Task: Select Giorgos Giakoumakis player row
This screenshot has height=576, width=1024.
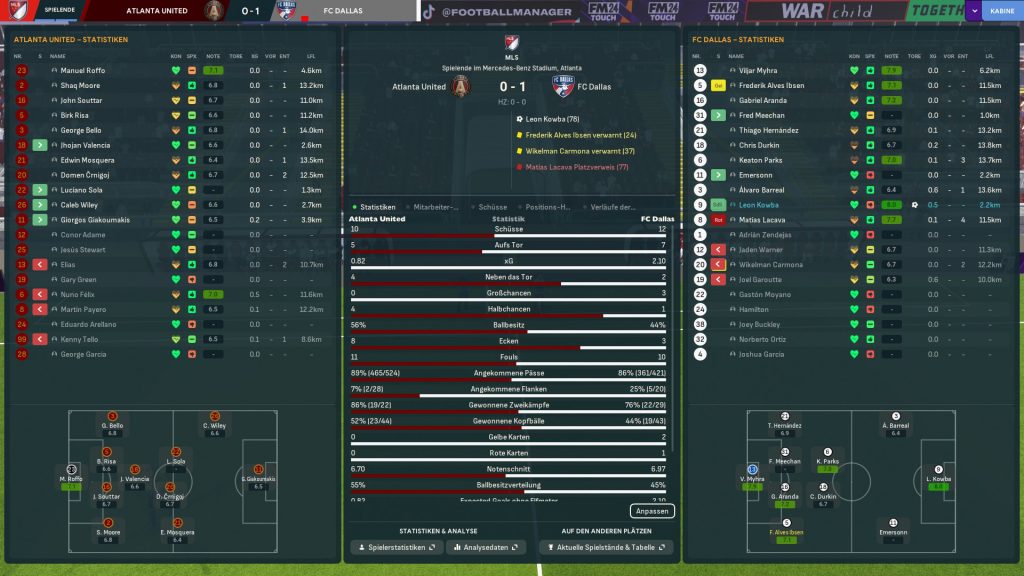Action: pos(93,220)
